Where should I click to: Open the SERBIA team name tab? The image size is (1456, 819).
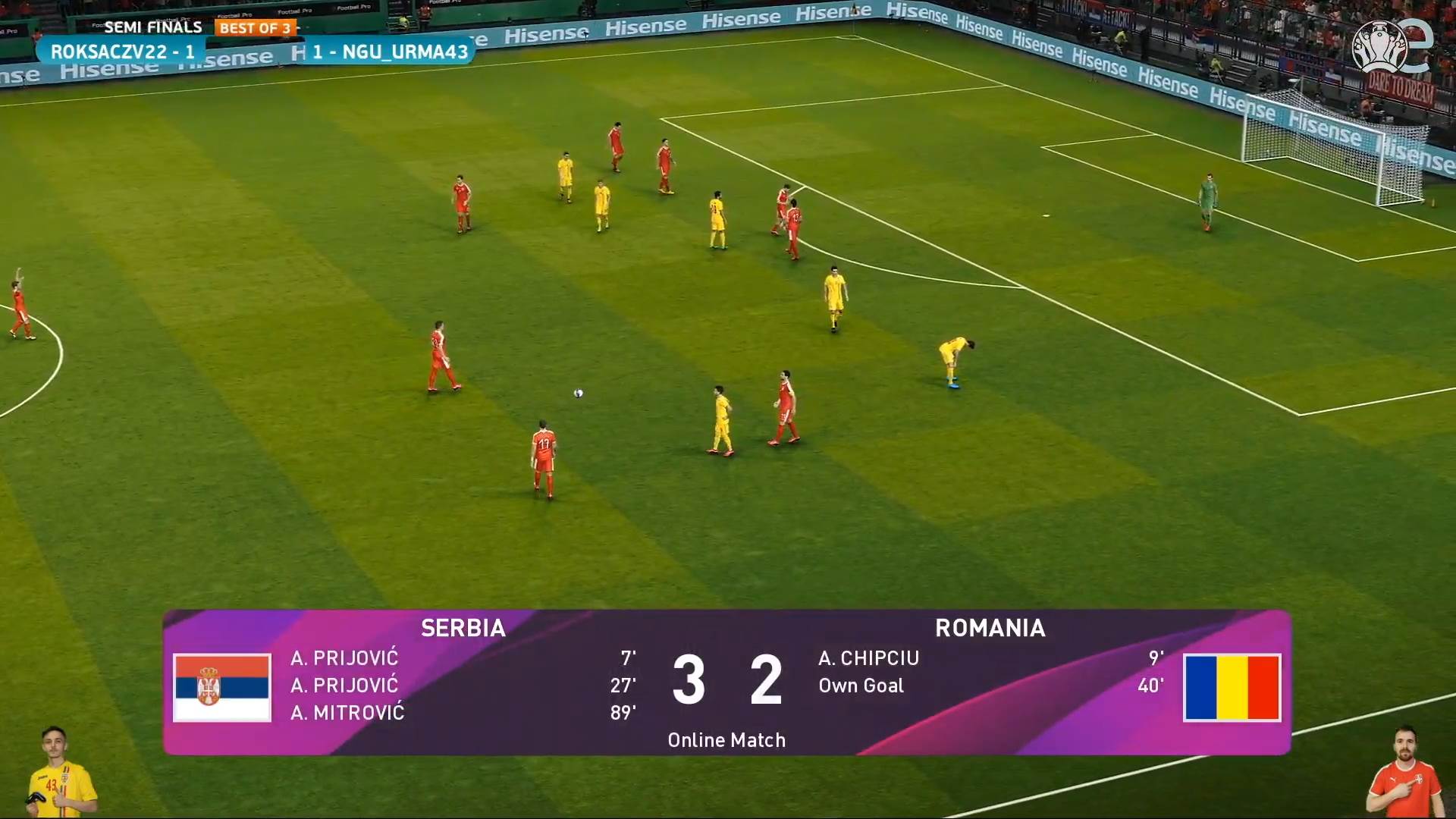(463, 629)
